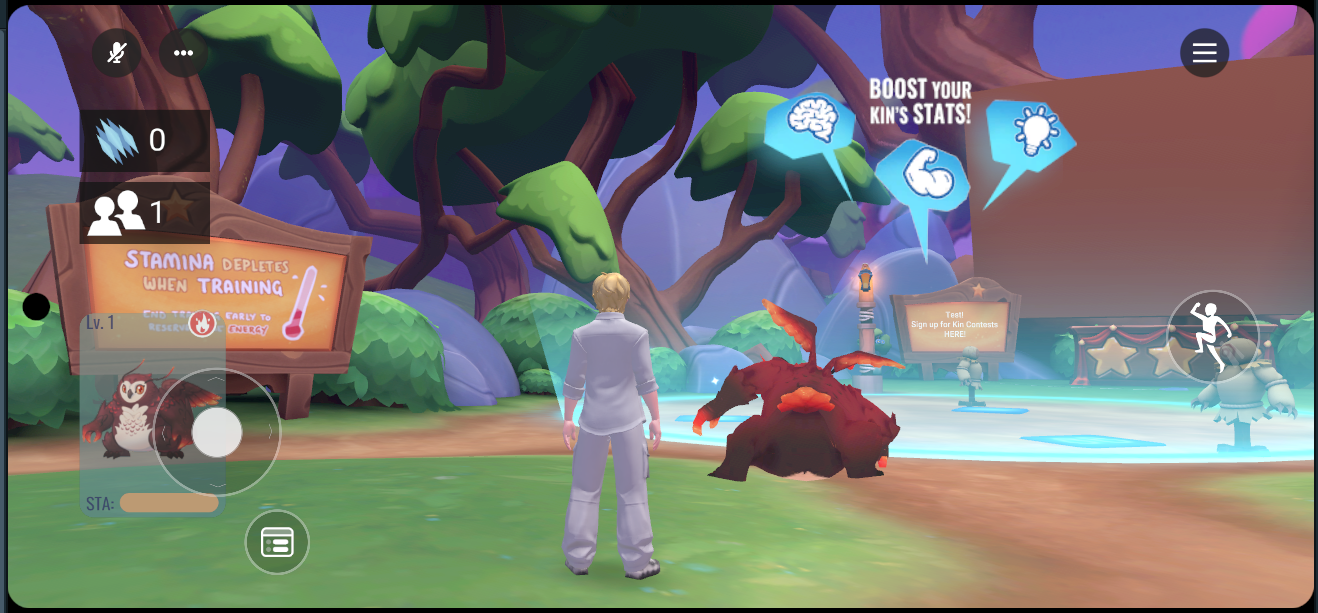Tap the crystal shard currency counter
The width and height of the screenshot is (1318, 613).
coord(144,140)
